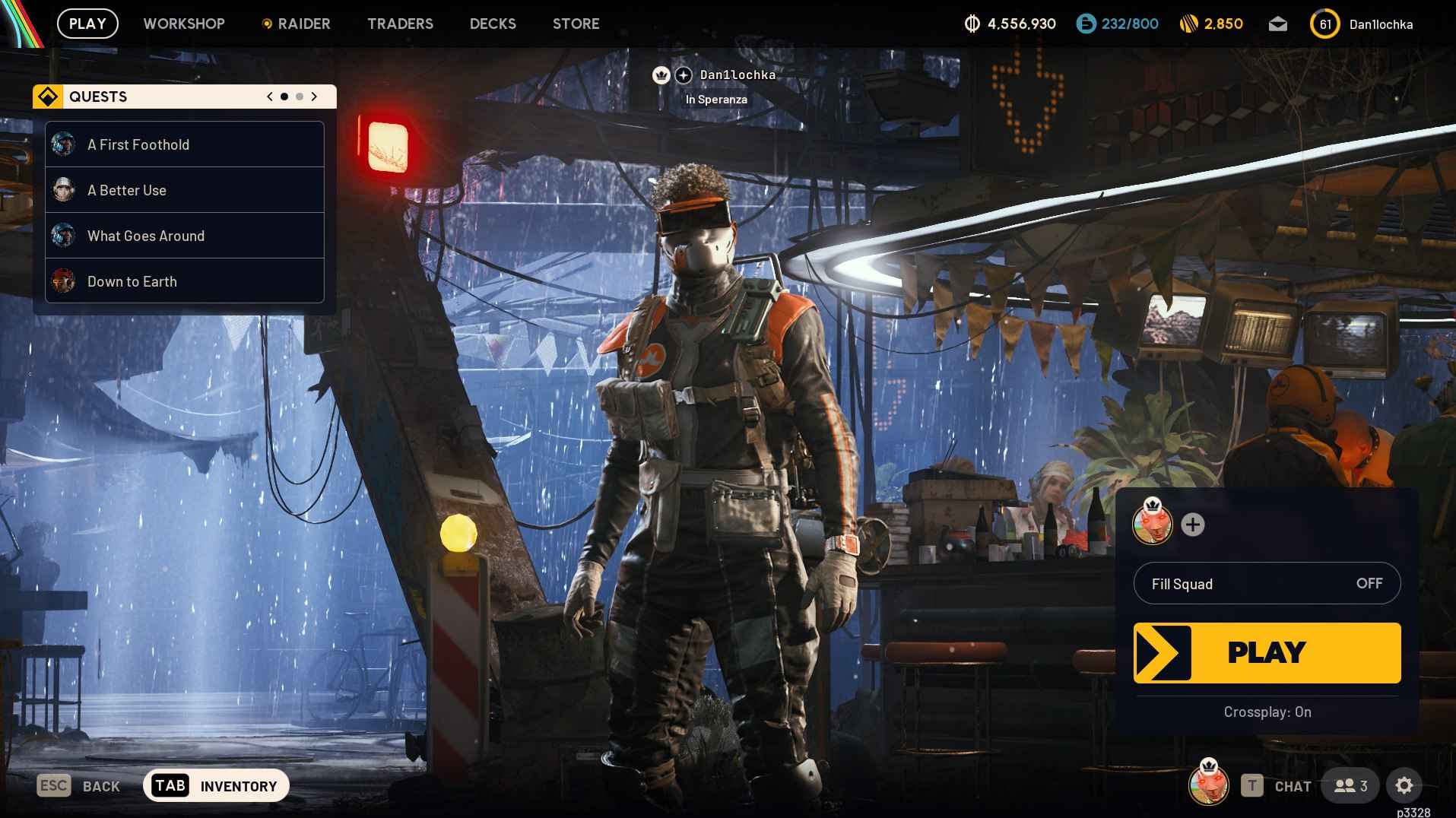The image size is (1456, 818).
Task: Select the What Goes Around quest
Action: pos(146,236)
